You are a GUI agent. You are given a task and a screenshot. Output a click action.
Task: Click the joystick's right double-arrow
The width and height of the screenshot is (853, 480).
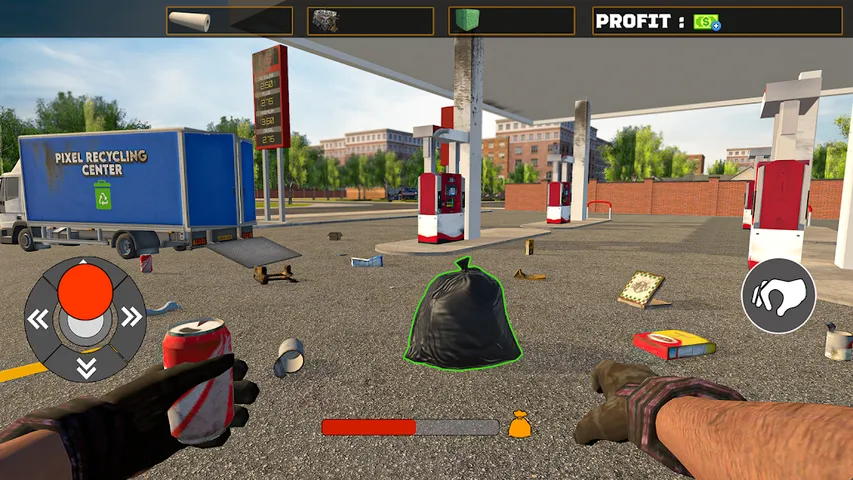click(131, 318)
